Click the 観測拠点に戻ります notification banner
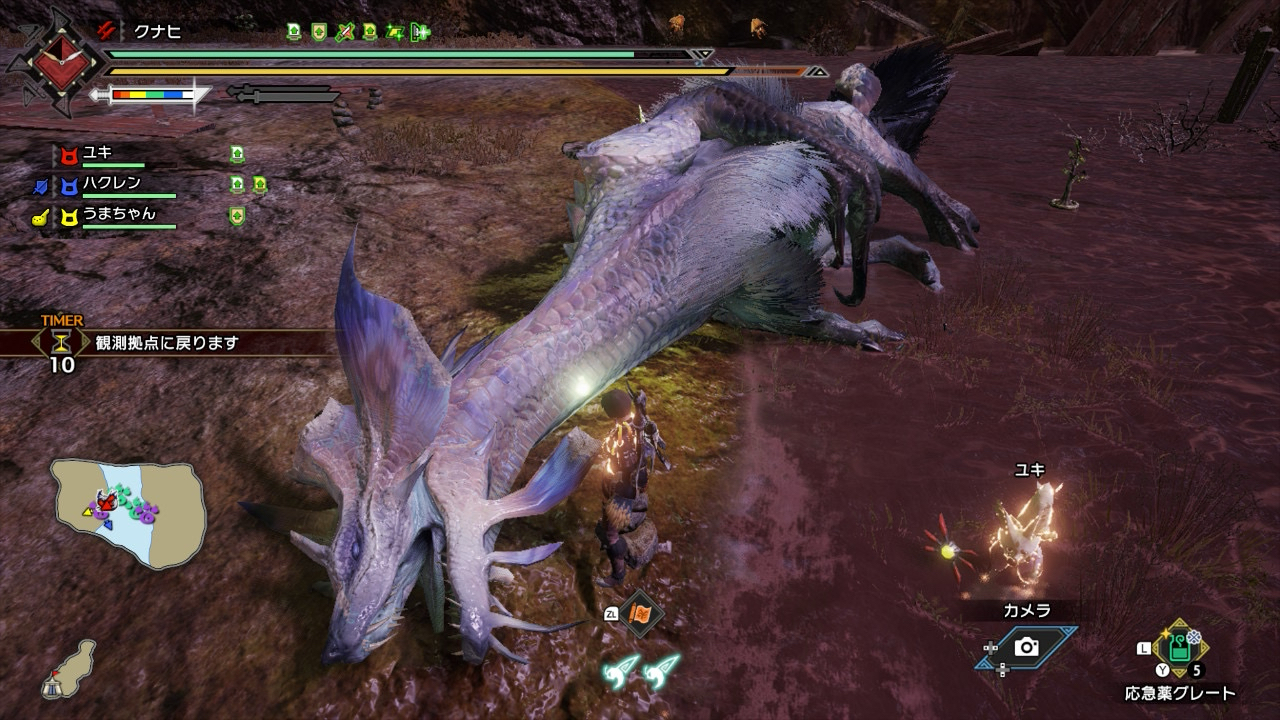Screen dimensions: 1280x720 point(167,343)
